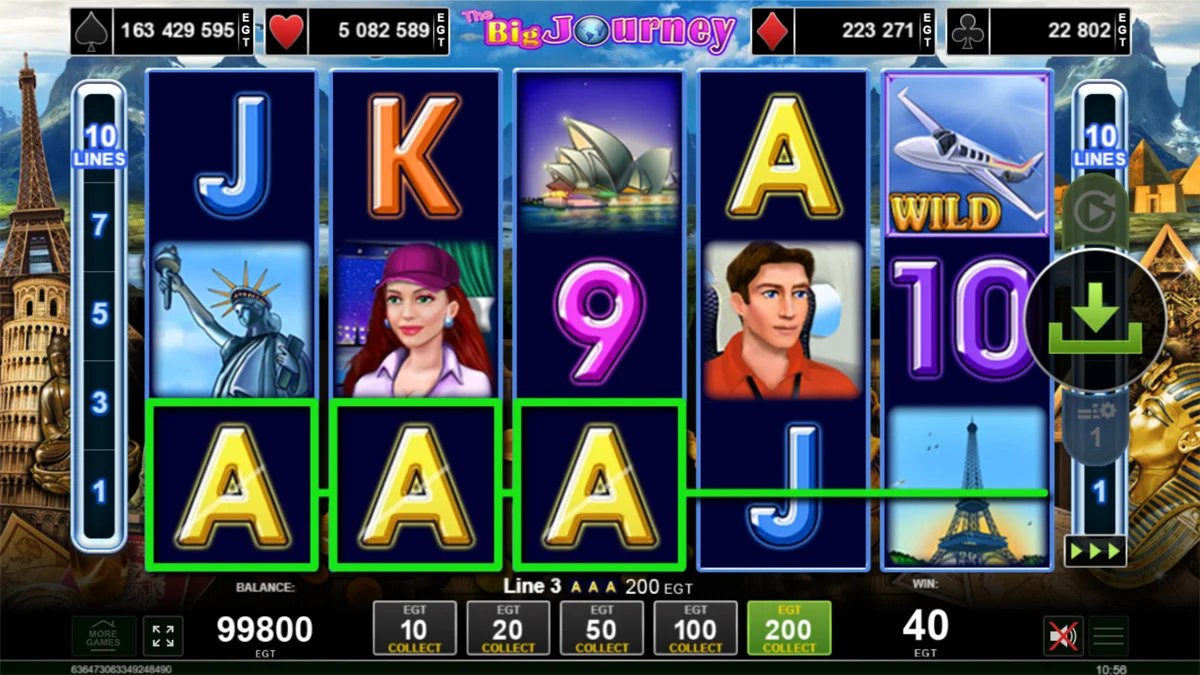Set 3 lines on the left line selector
Screen dimensions: 1200x675
tap(99, 403)
